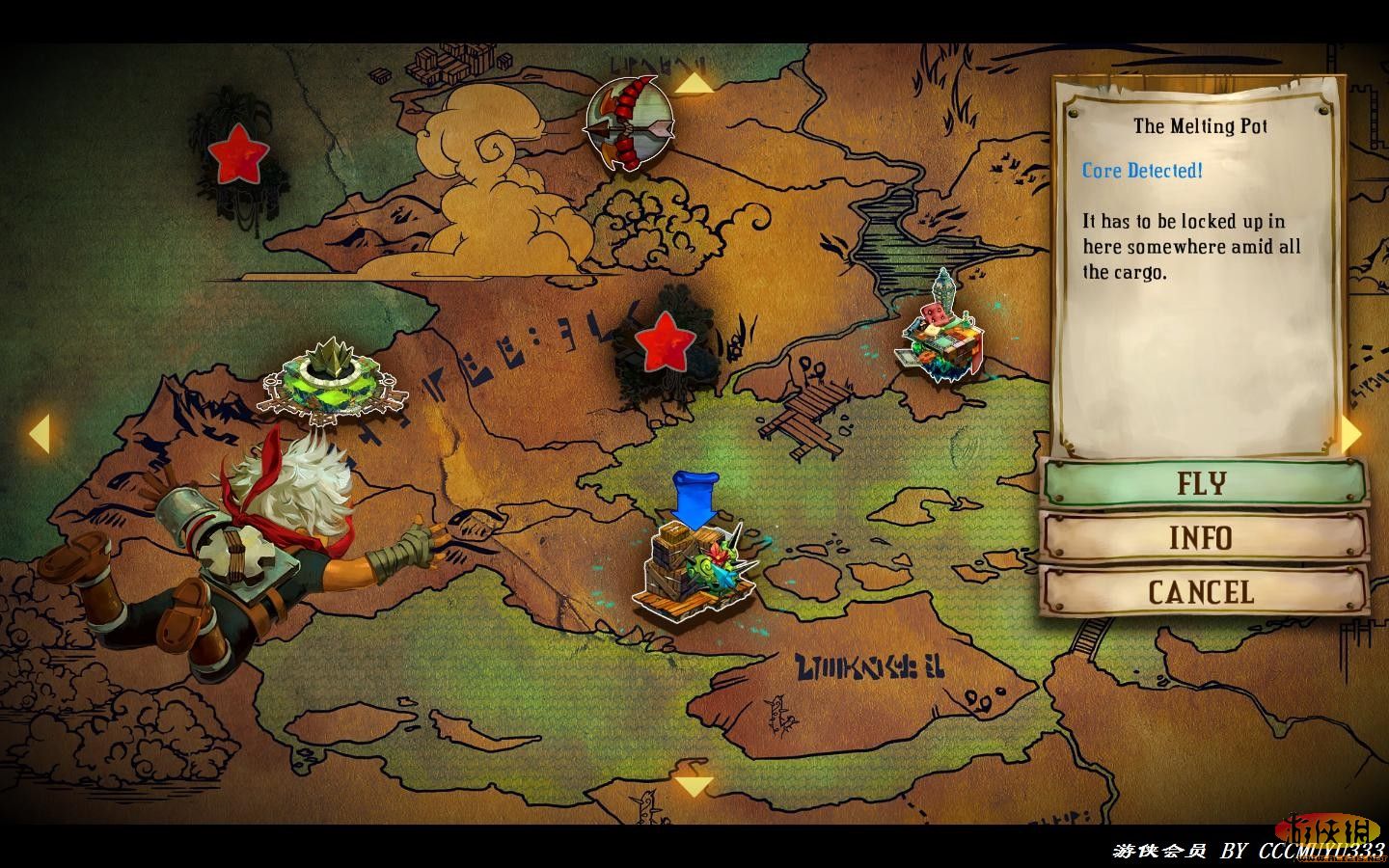Pick the colorful shrine island location
The height and width of the screenshot is (868, 1389).
click(940, 335)
